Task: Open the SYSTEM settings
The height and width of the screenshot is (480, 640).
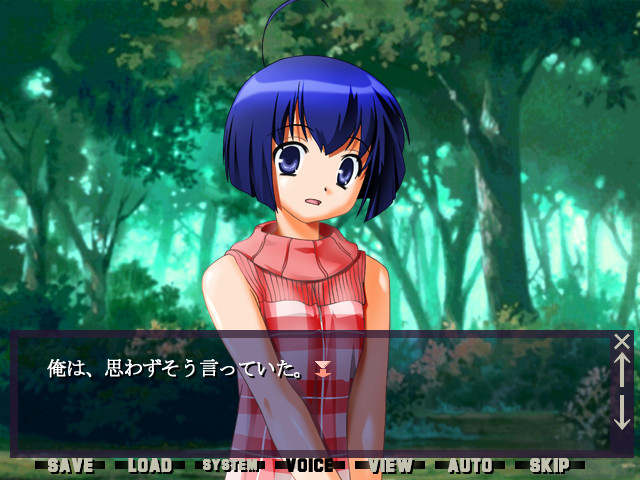Action: point(230,465)
